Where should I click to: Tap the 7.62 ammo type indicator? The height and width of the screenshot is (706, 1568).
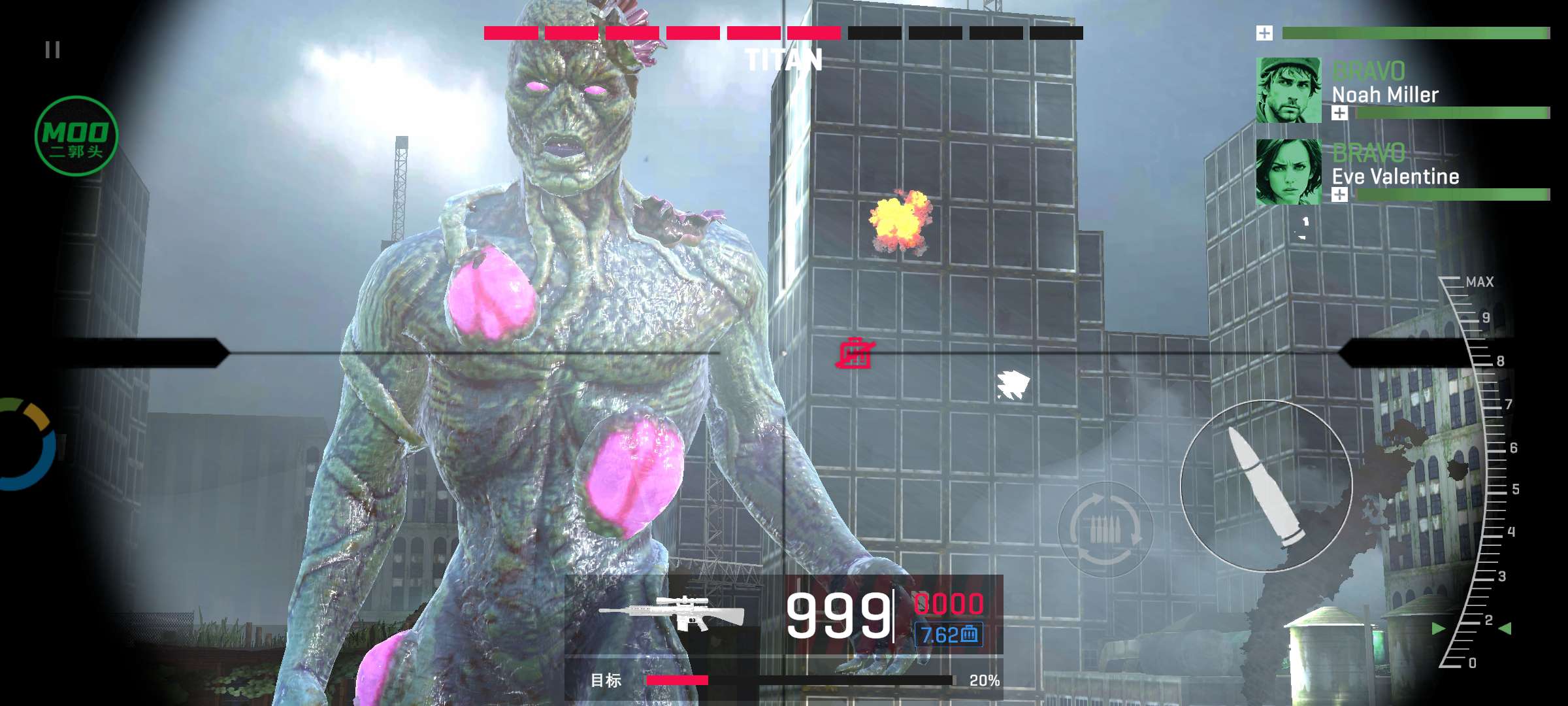click(949, 634)
